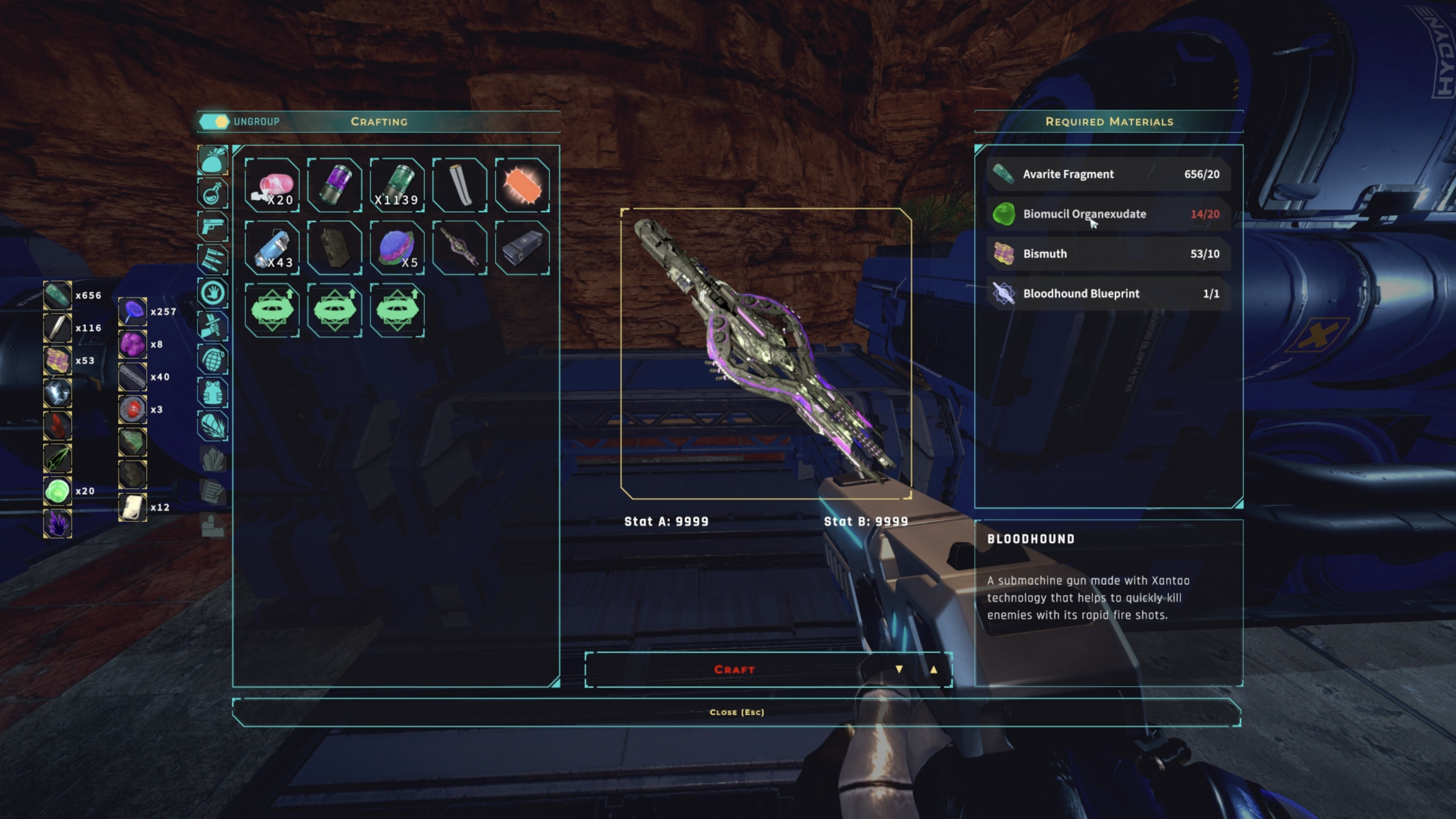Switch to the pistol weapons category
The image size is (1456, 819).
tap(212, 227)
